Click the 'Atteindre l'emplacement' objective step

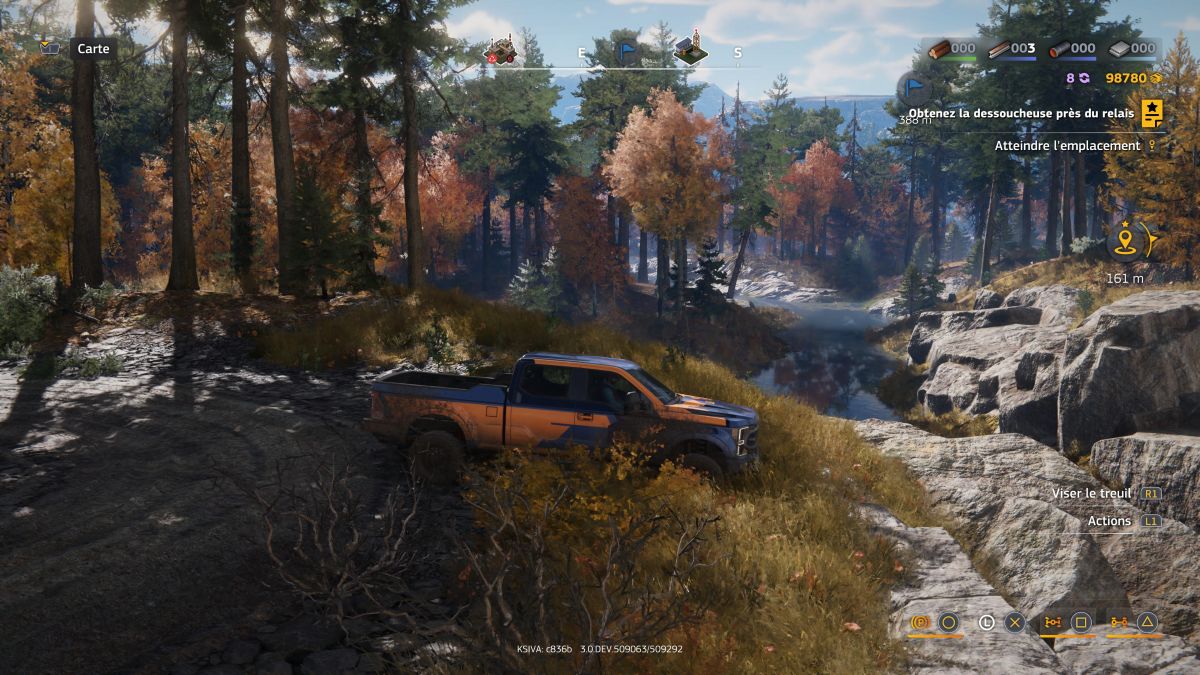(1067, 146)
